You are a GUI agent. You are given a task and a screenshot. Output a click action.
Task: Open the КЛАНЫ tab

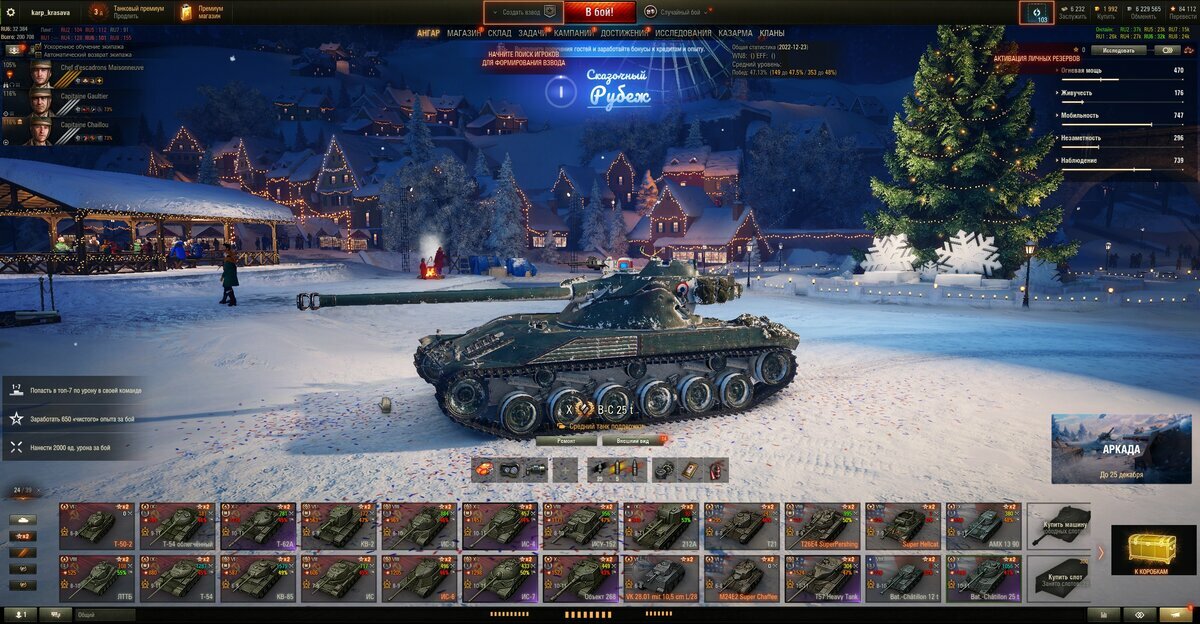pyautogui.click(x=772, y=33)
